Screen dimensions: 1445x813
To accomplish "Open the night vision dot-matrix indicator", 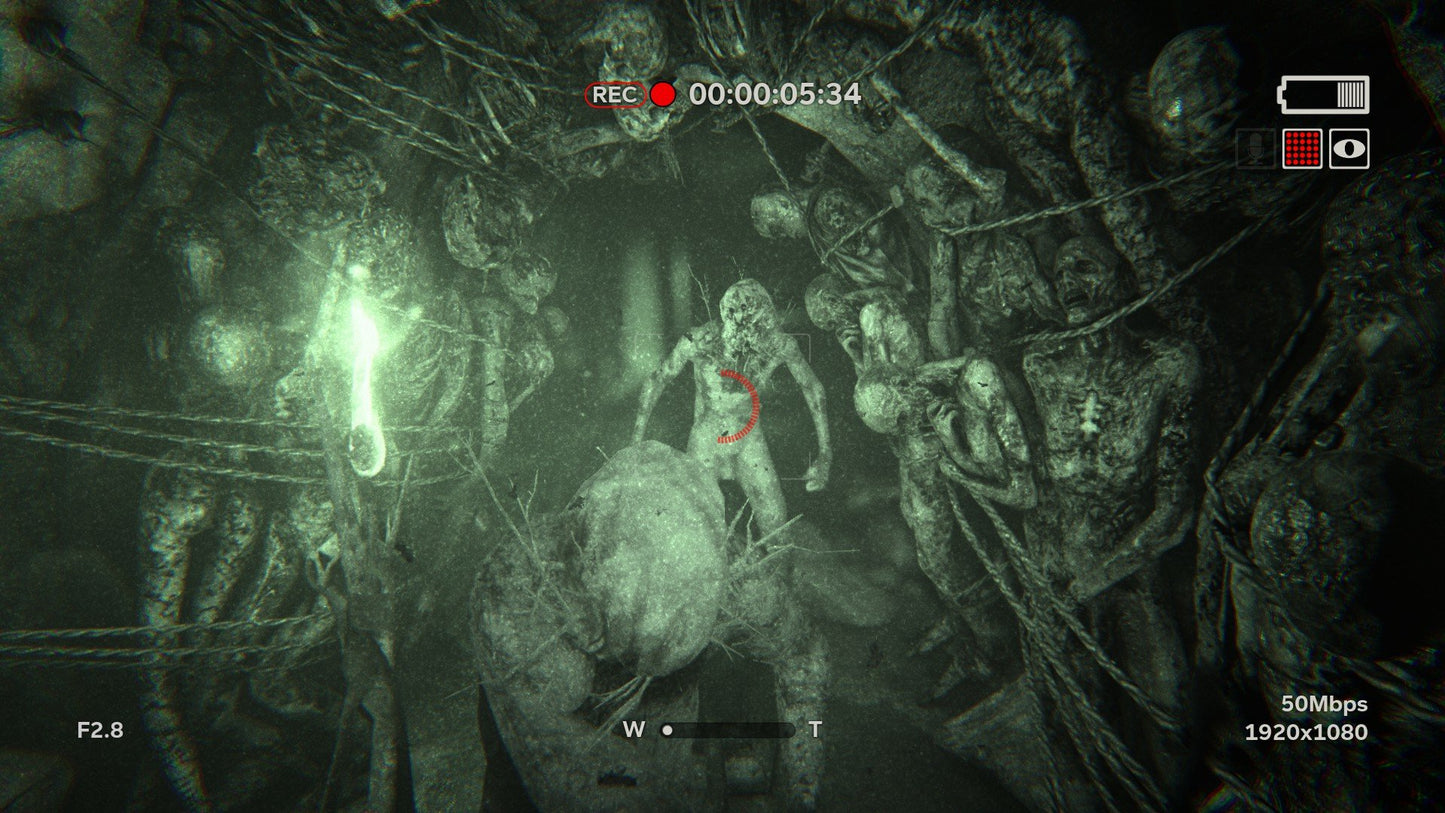I will [1302, 149].
